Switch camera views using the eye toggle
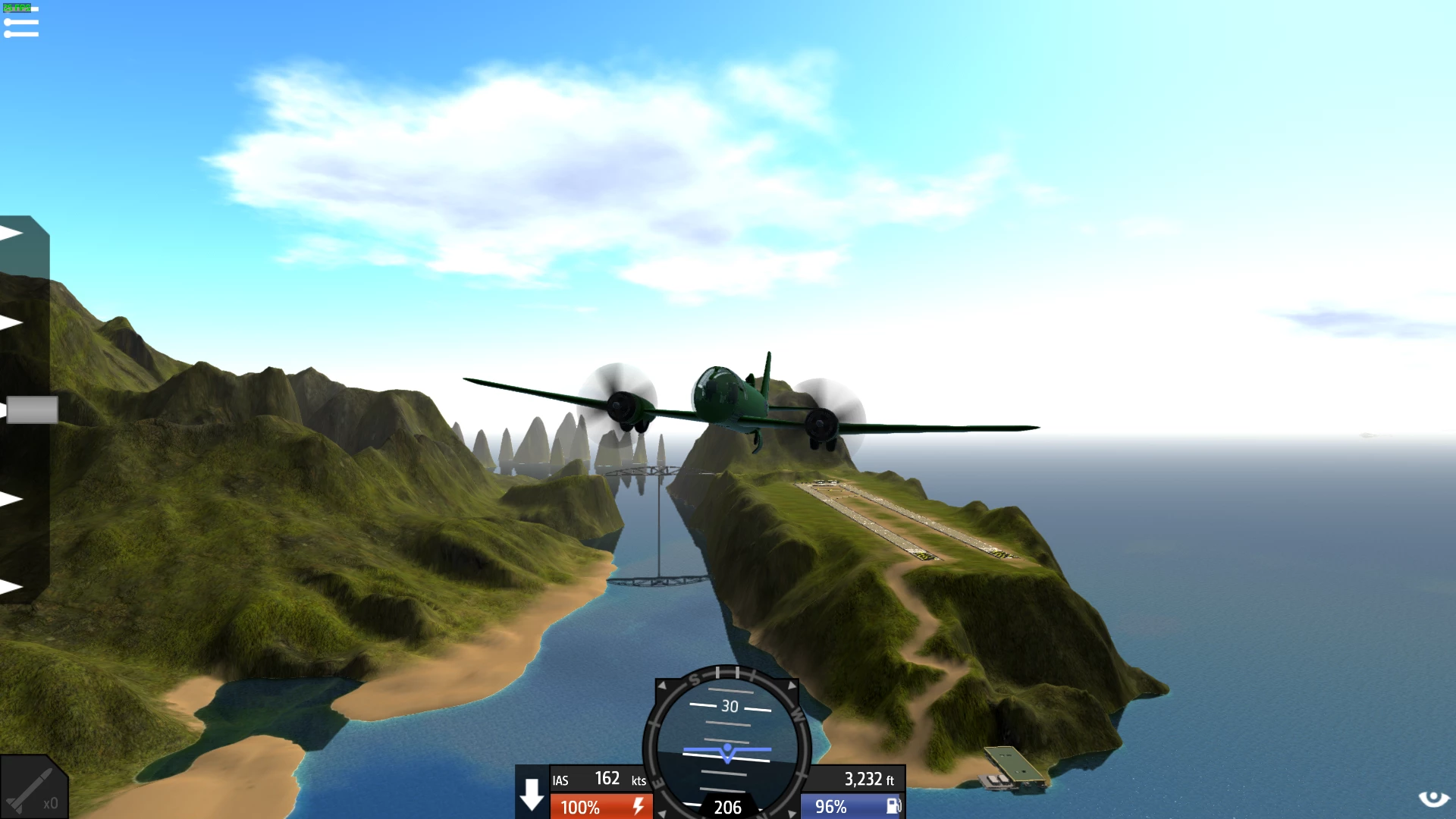 pos(1436,797)
